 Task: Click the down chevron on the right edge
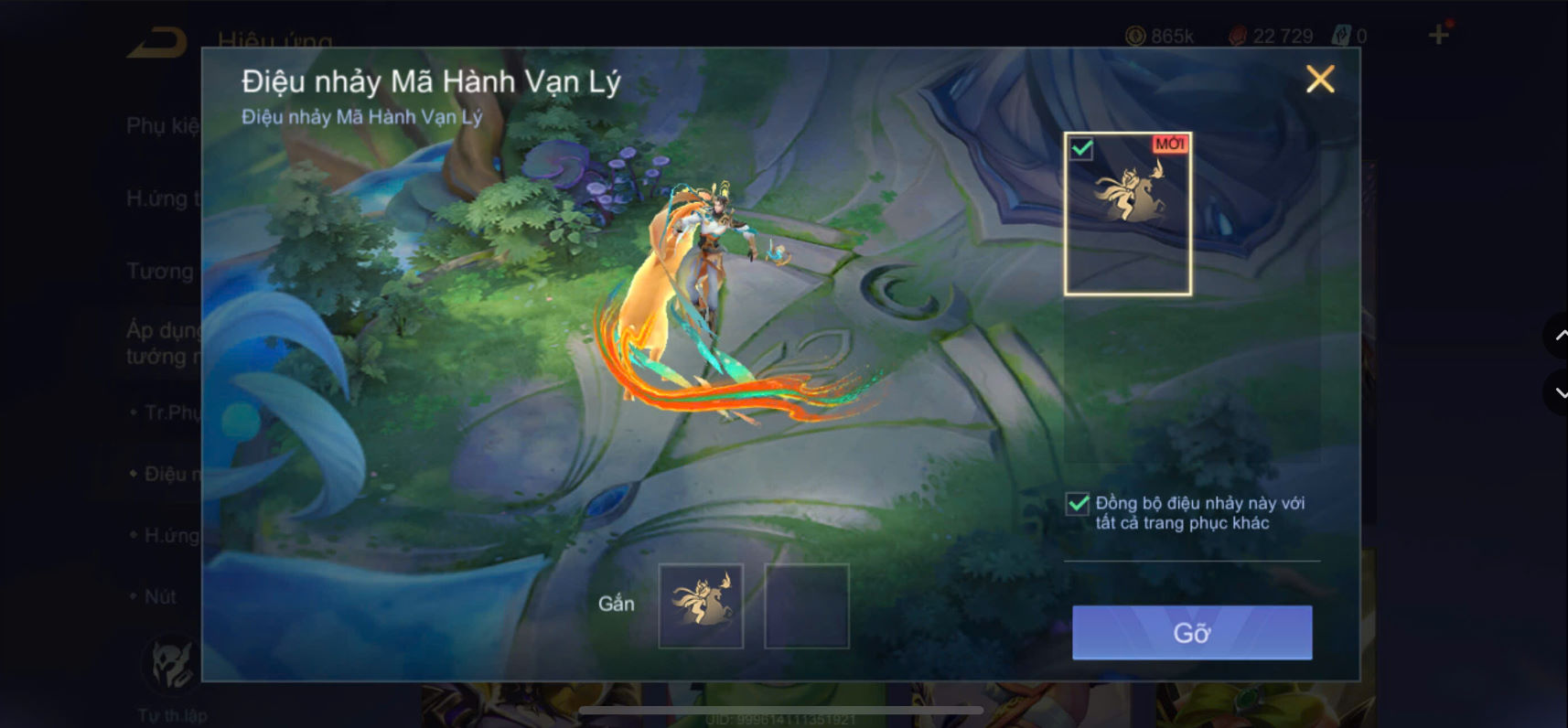1560,393
